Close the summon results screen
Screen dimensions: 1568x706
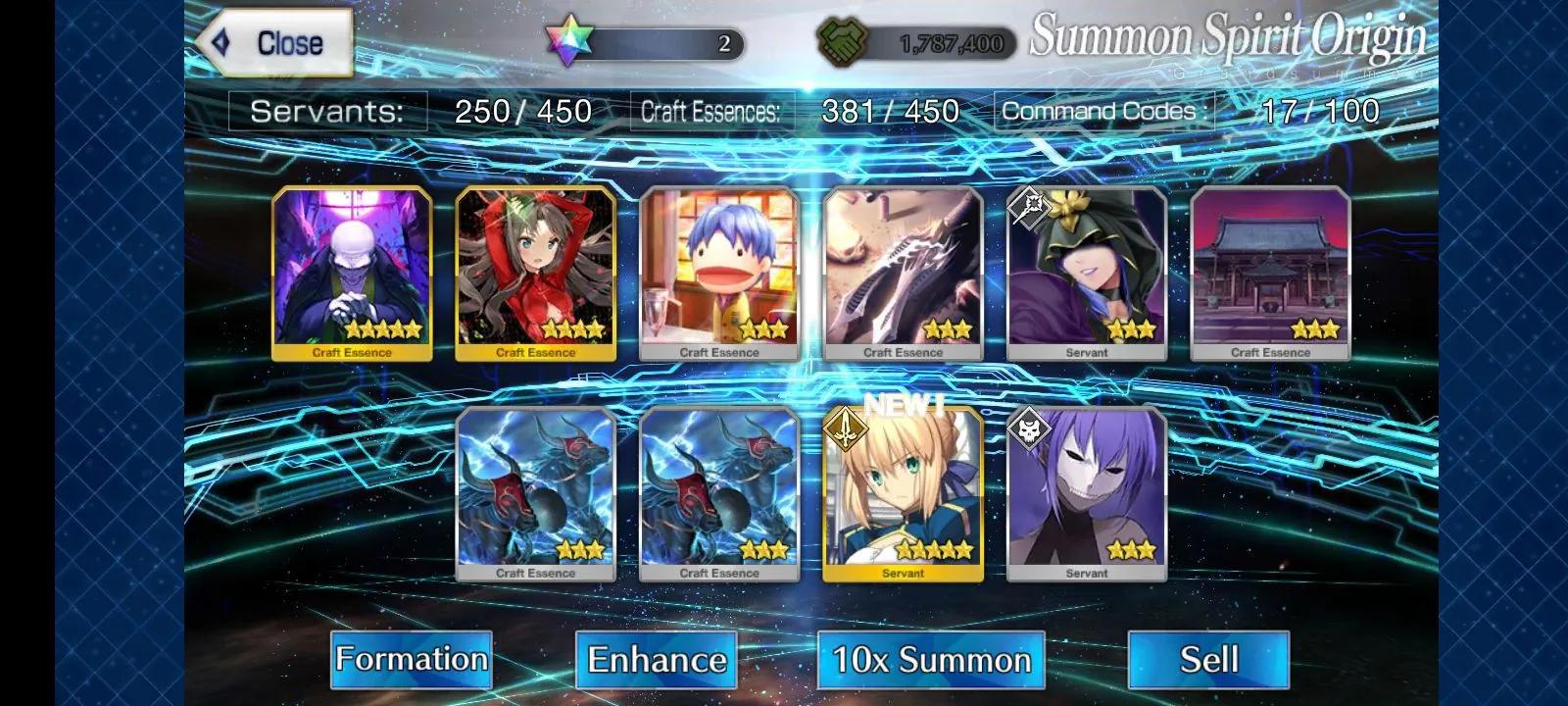coord(274,43)
